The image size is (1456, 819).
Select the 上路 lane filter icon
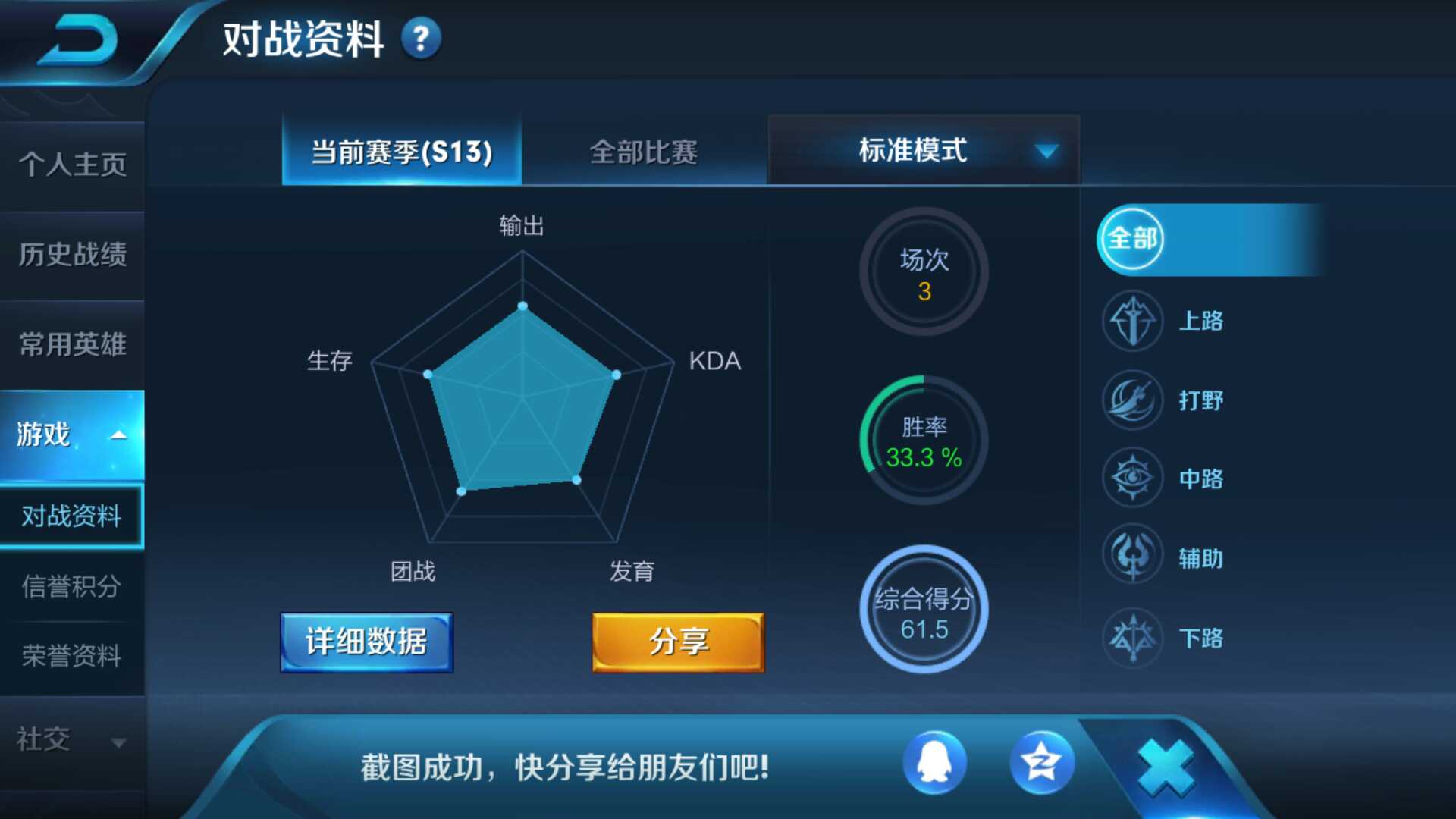coord(1131,322)
